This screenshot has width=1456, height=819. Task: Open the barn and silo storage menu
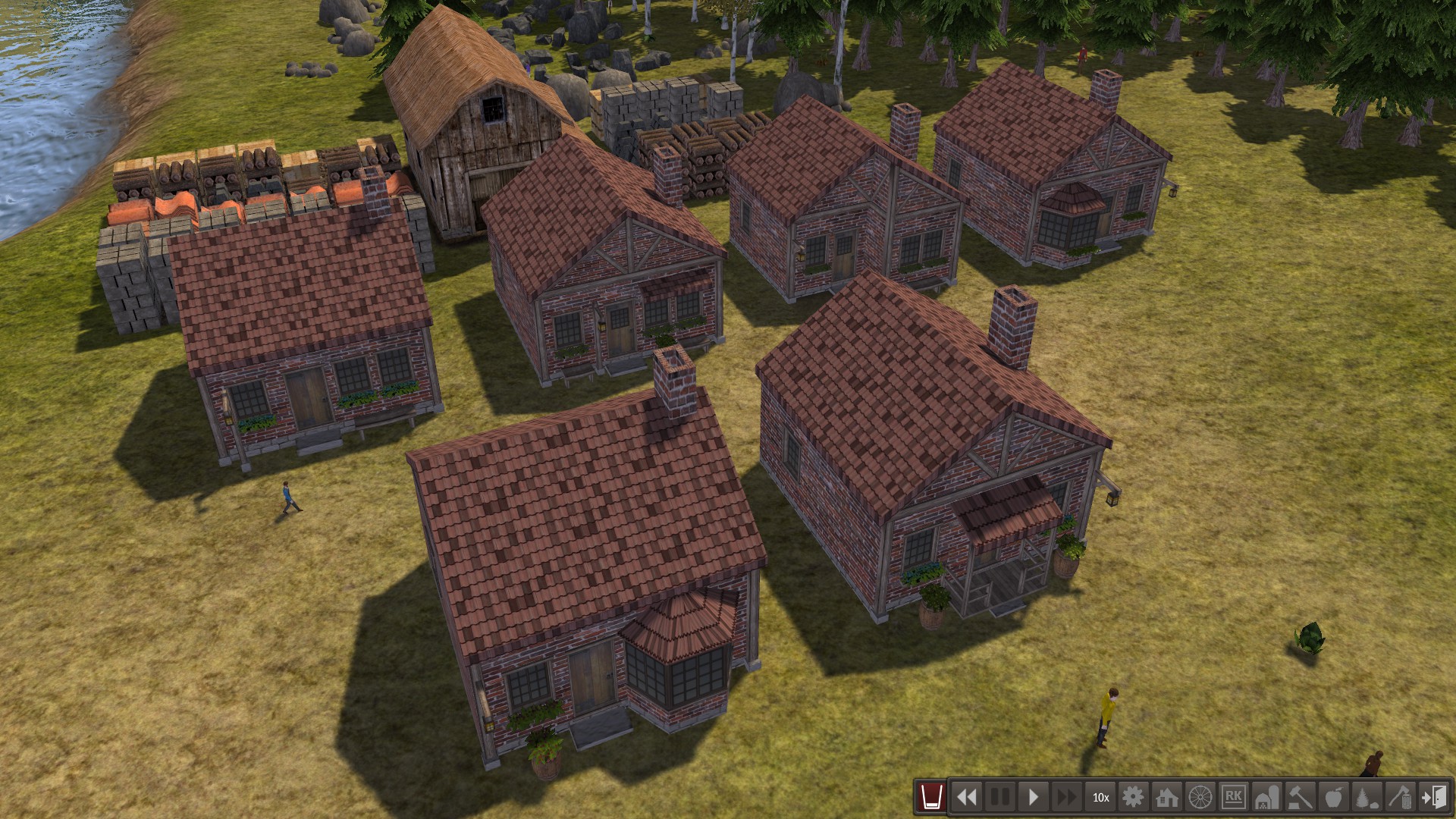click(x=1267, y=797)
